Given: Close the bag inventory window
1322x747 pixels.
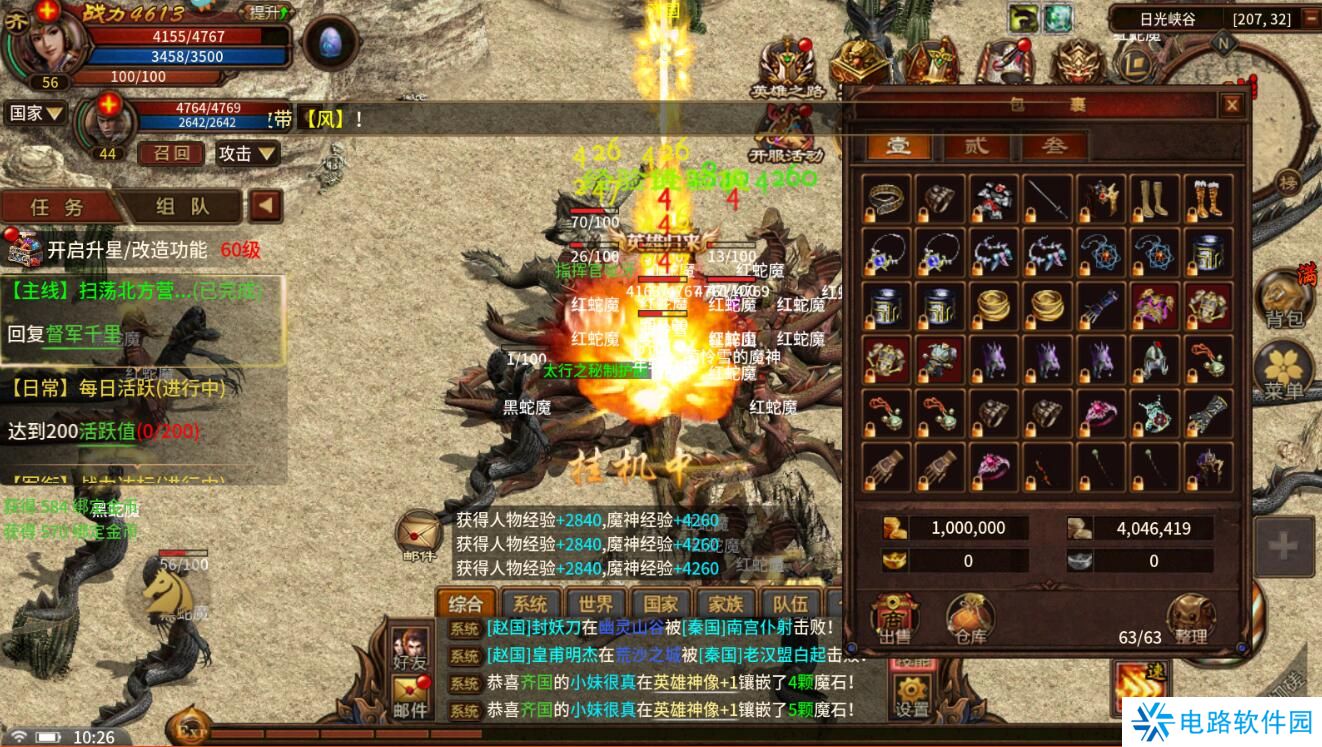Looking at the screenshot, I should tap(1232, 105).
